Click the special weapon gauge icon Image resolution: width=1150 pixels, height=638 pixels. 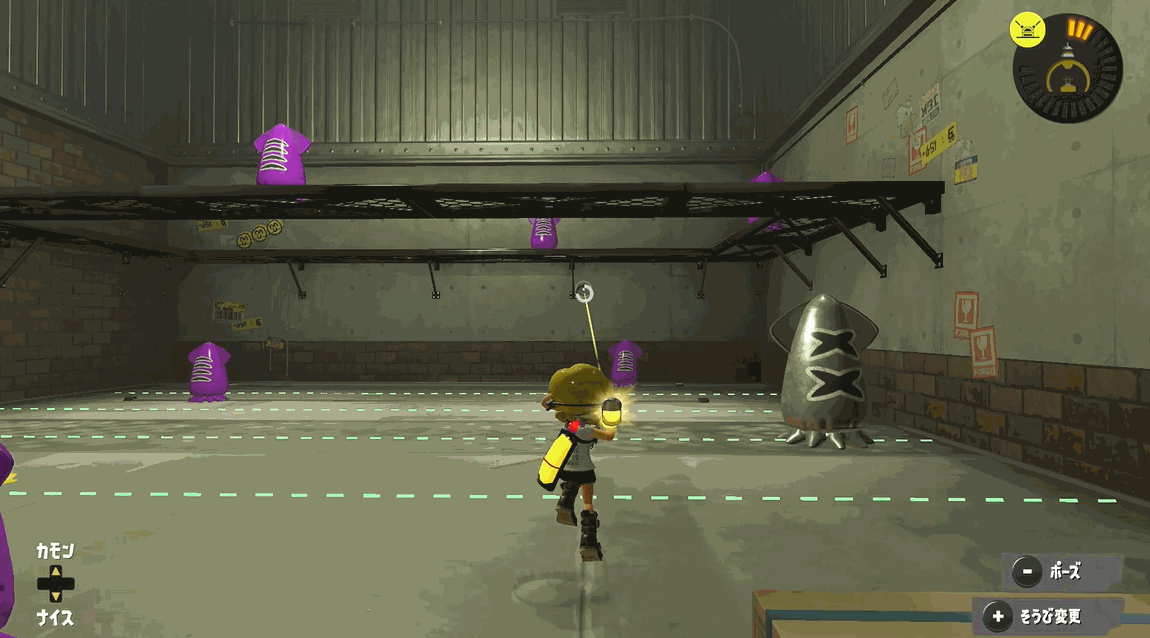pos(1066,69)
